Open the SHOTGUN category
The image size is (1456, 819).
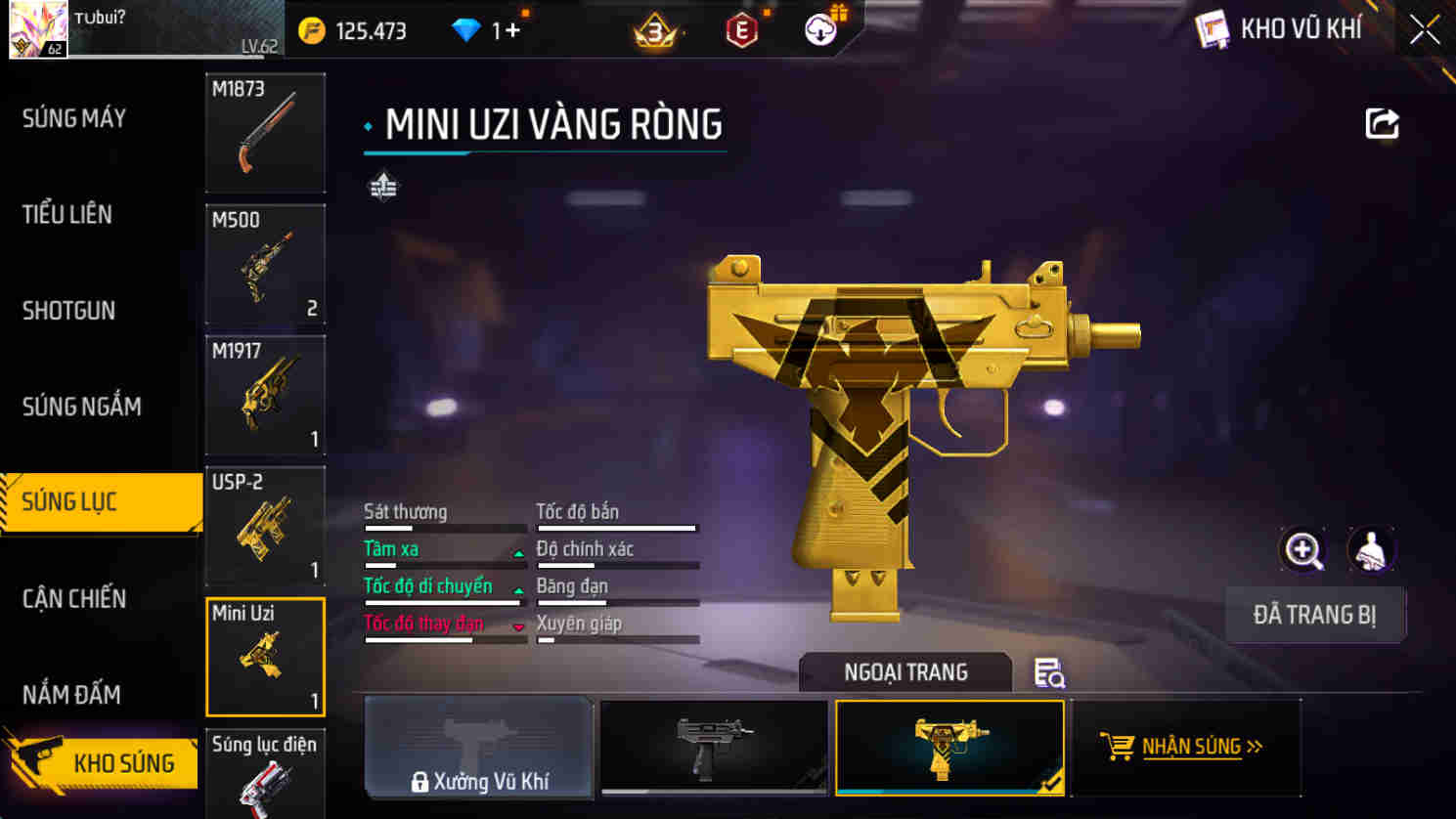click(x=68, y=311)
